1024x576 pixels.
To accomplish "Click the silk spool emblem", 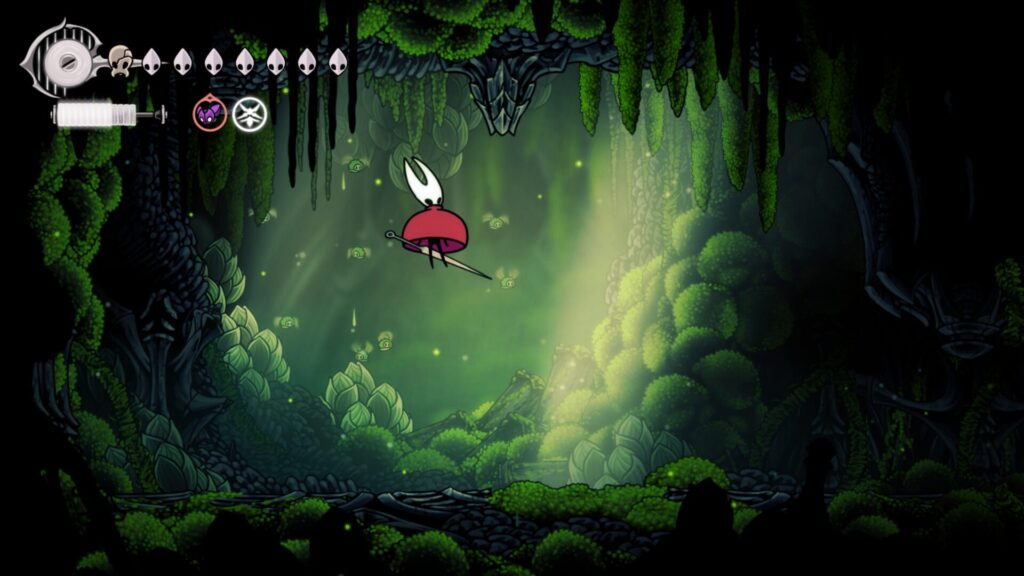I will pyautogui.click(x=66, y=60).
